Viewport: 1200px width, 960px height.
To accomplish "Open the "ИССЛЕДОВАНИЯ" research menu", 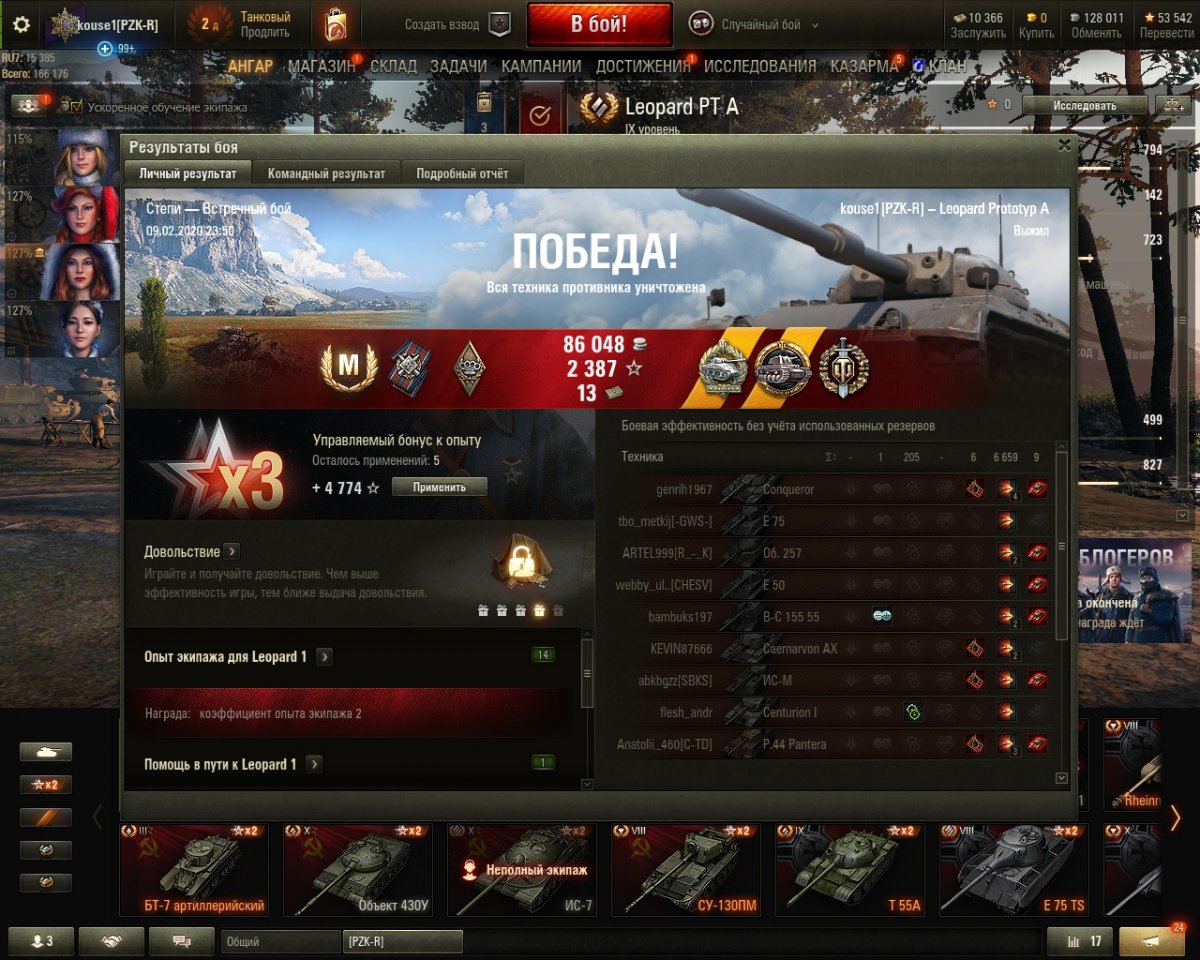I will (760, 67).
